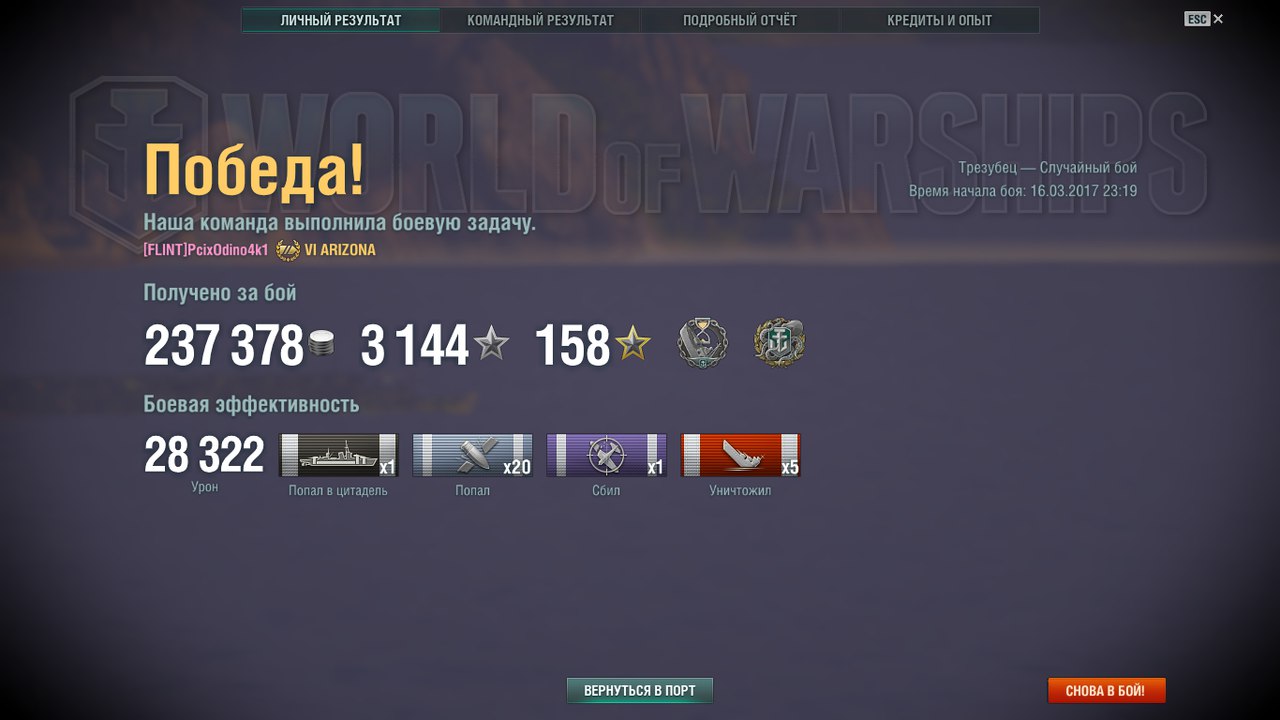Click the 28 322 damage counter
Viewport: 1280px width, 720px height.
(203, 453)
